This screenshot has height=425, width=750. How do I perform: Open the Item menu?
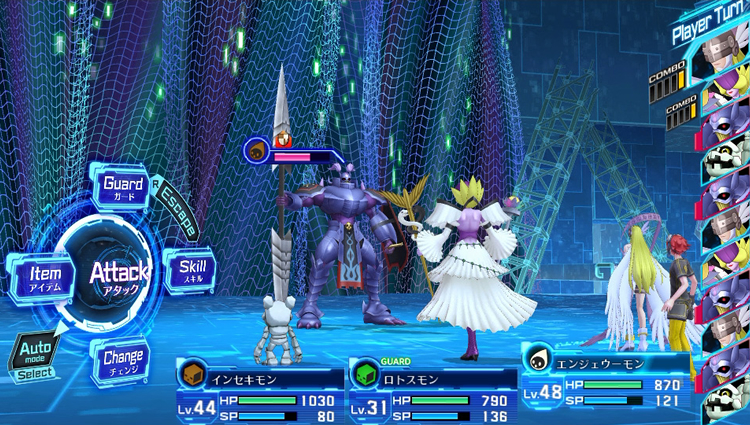click(45, 276)
